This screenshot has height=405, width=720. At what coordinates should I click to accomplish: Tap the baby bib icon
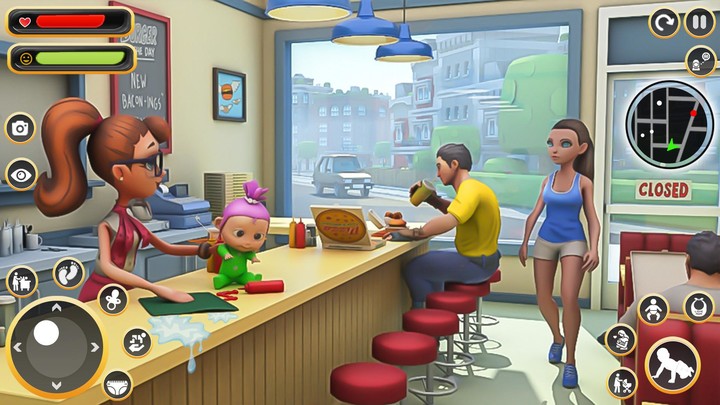point(698,306)
